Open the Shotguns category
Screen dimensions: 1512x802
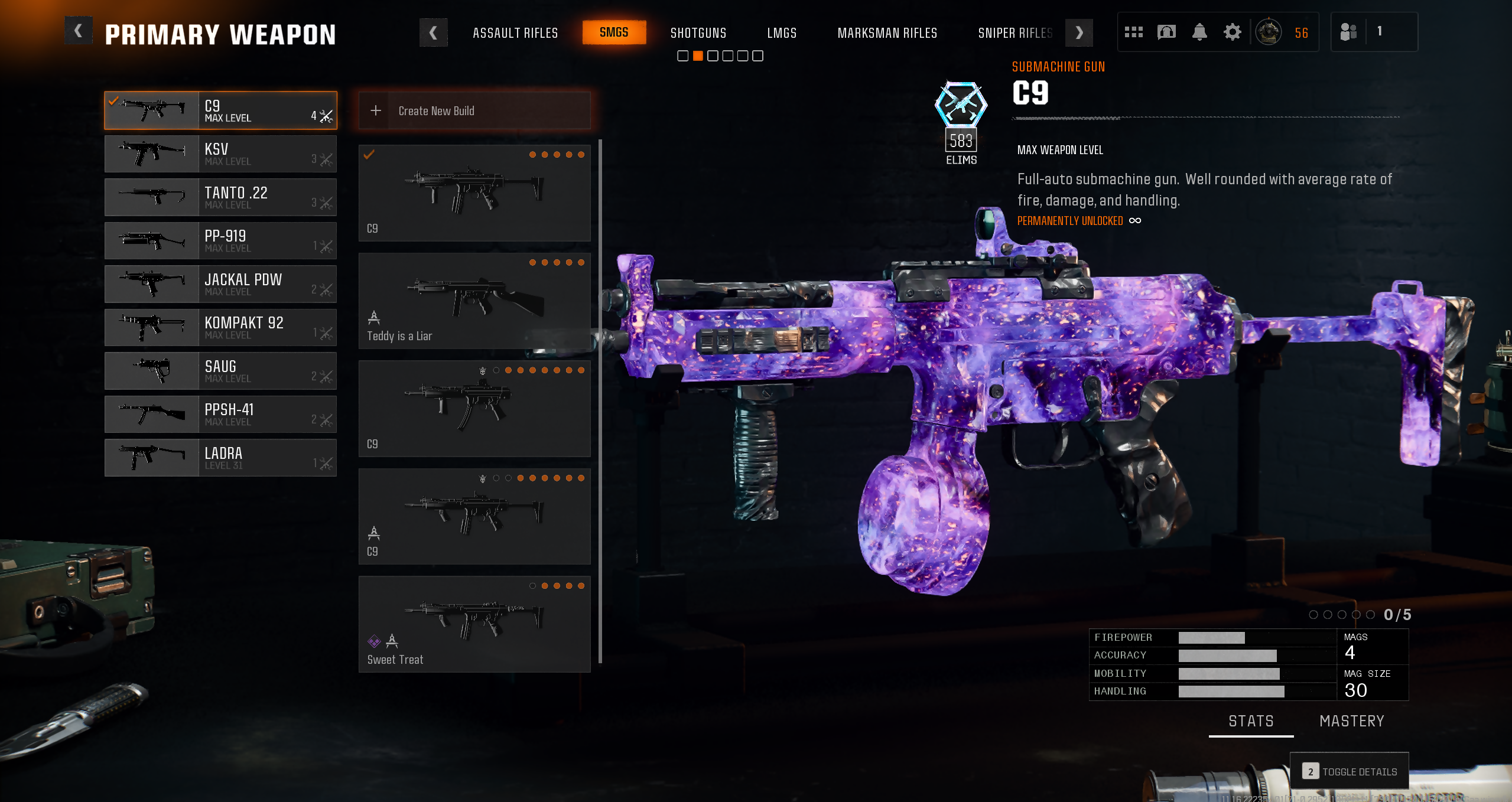click(698, 33)
